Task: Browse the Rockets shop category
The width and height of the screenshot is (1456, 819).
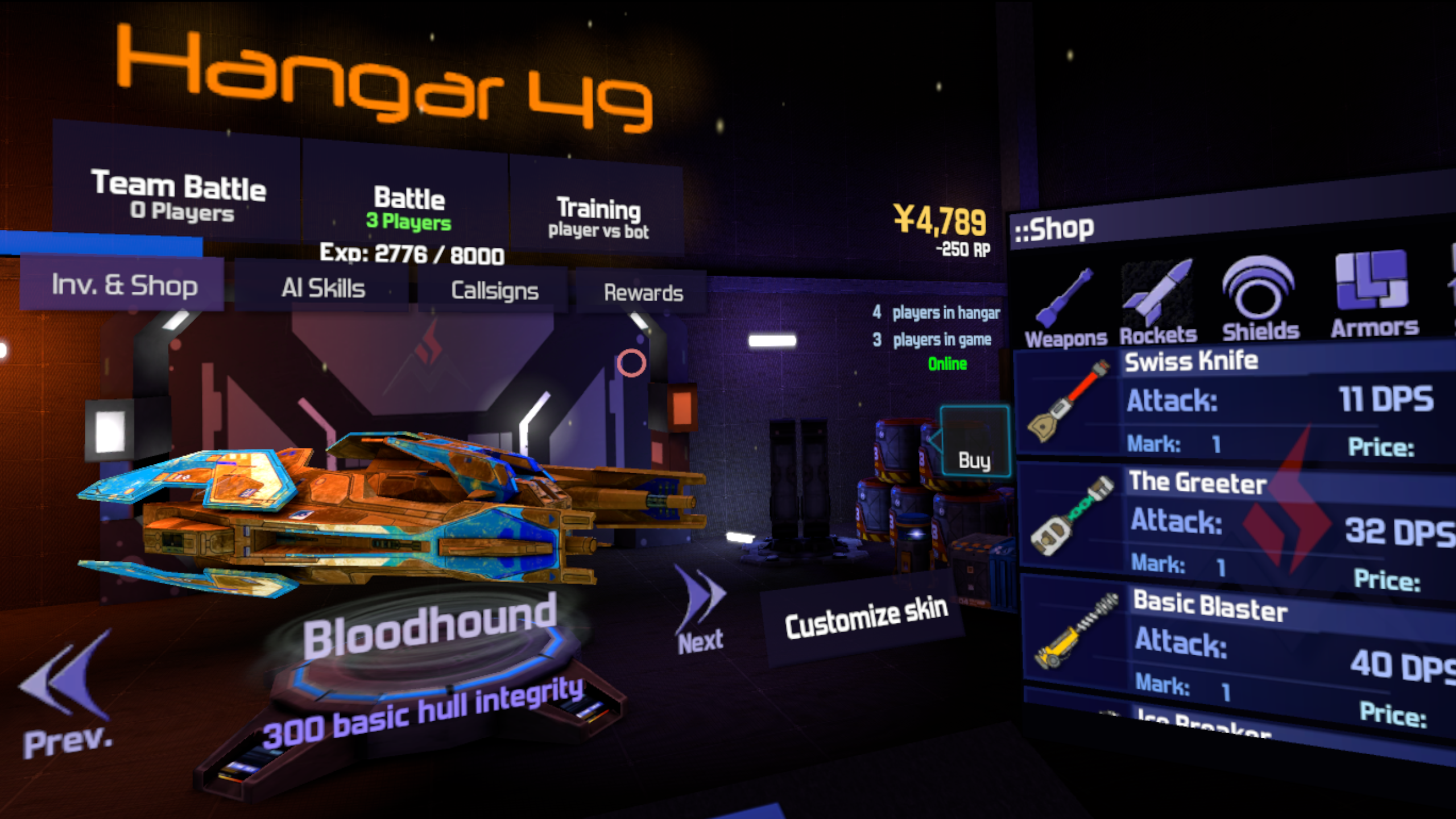Action: 1158,303
